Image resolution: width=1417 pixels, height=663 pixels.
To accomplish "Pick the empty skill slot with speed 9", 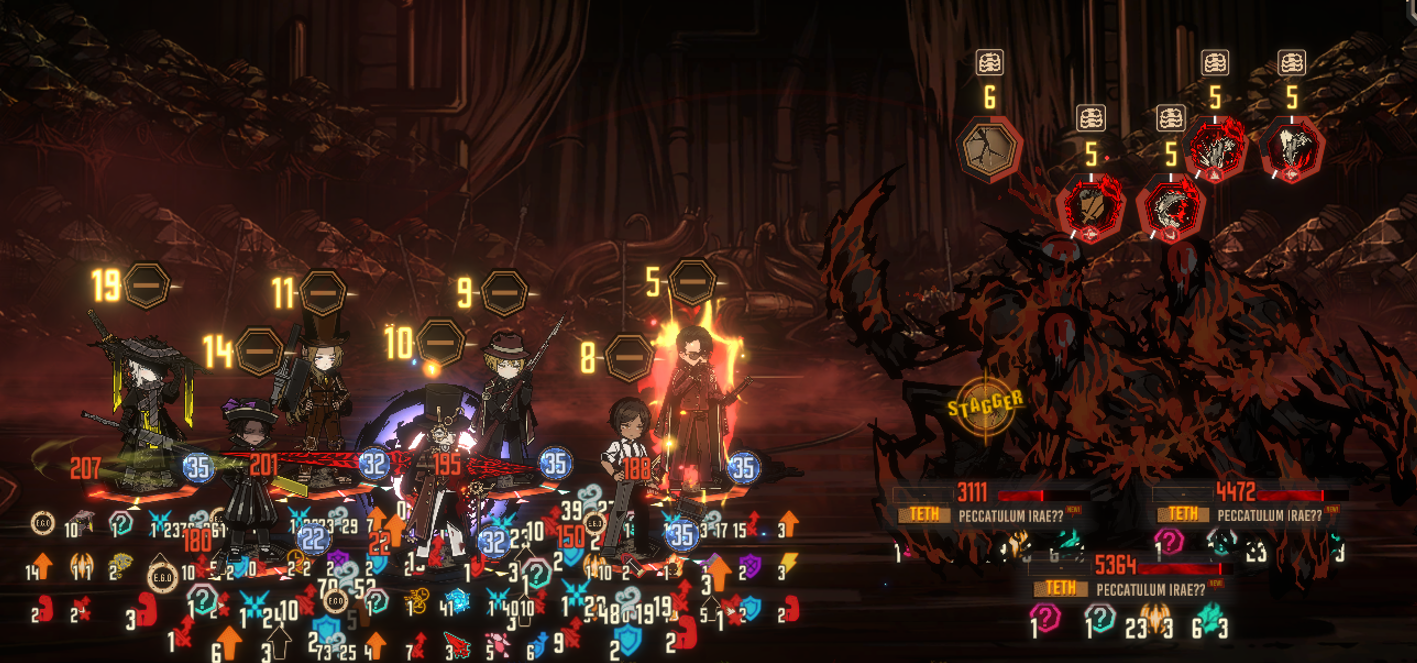I will tap(503, 292).
